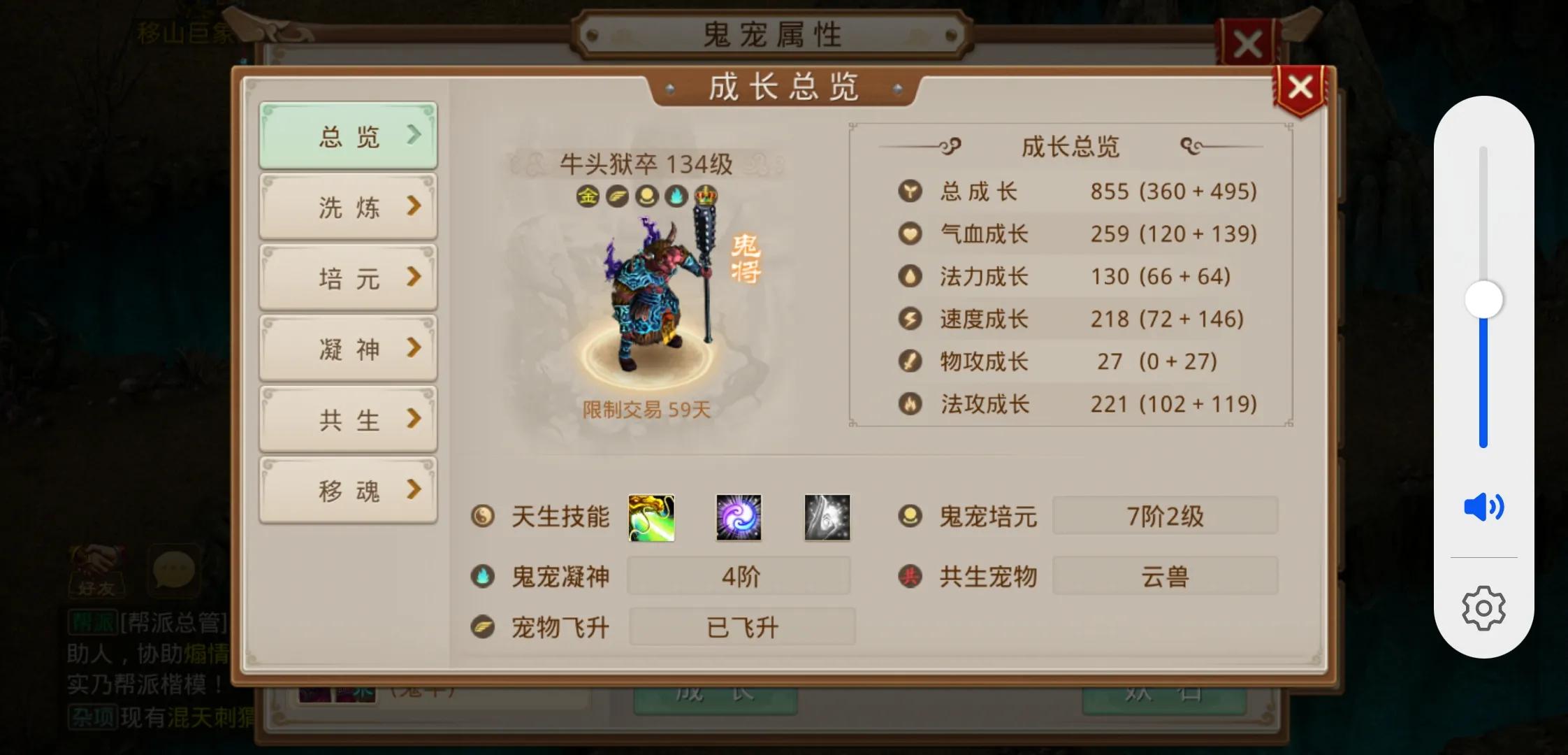Expand the 移魂 section arrow
Screen dimensions: 1568x755
[415, 489]
